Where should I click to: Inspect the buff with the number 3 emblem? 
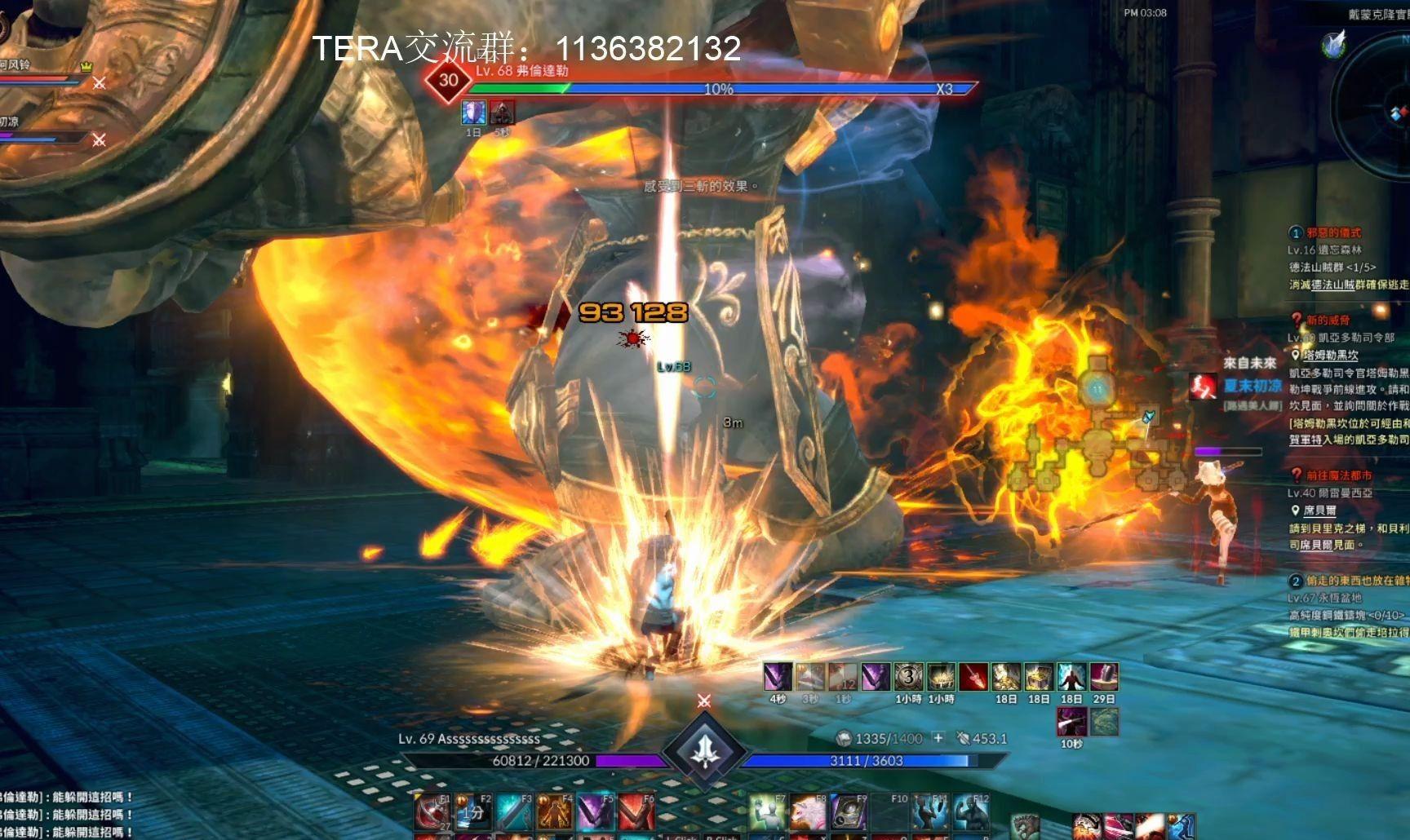908,677
